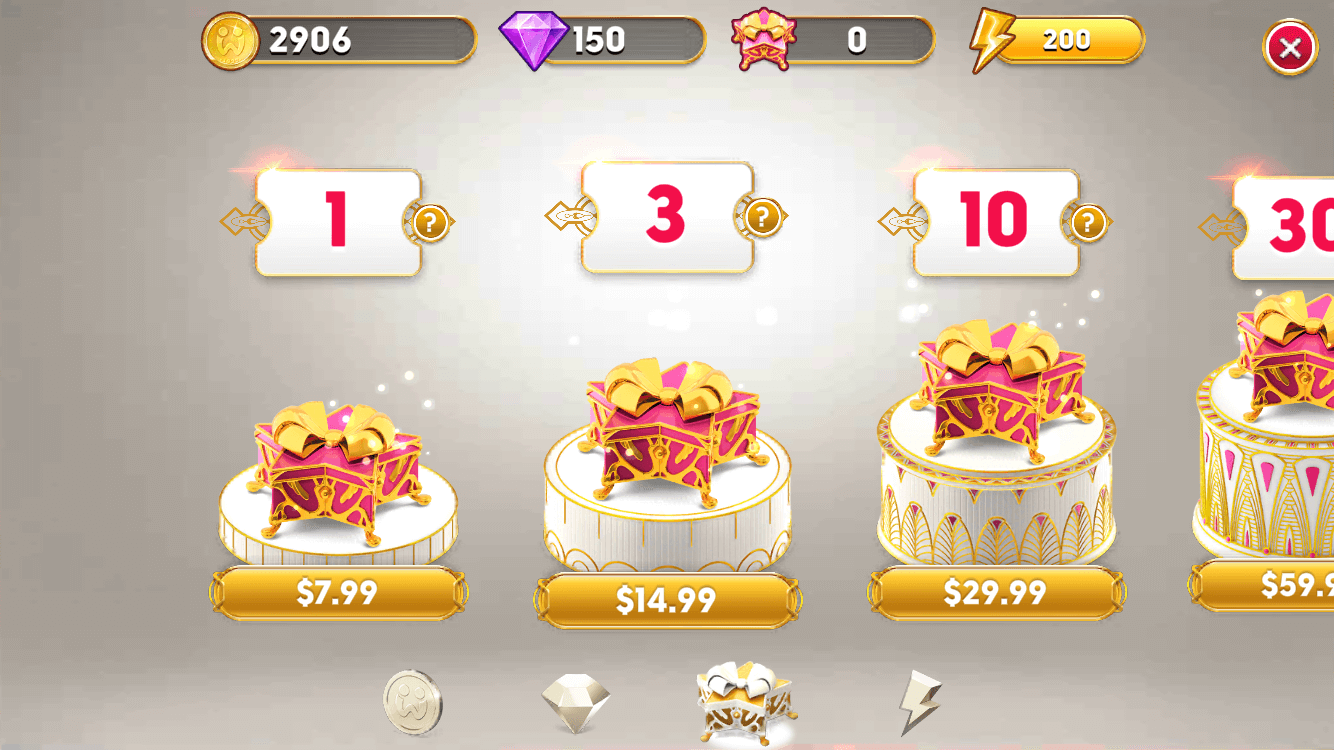
Task: Click the lightning energy icon at top
Action: tap(989, 40)
